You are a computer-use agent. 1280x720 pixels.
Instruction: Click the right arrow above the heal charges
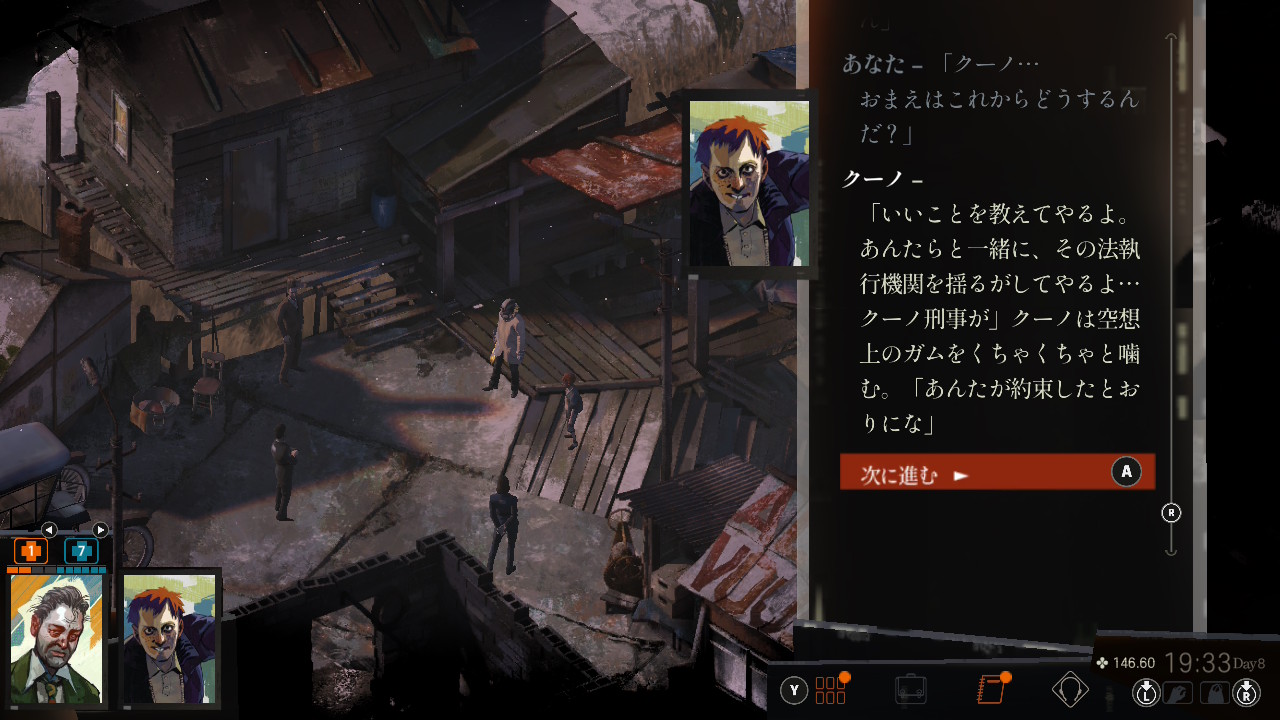(100, 530)
